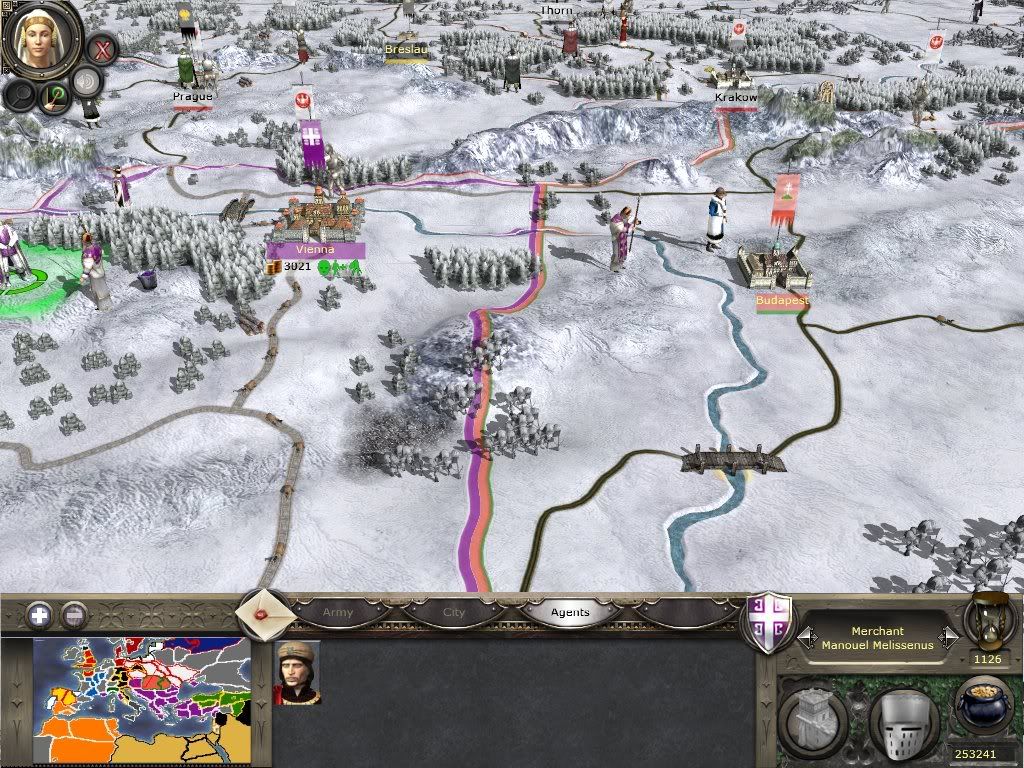Click the magnifying glass locate button
This screenshot has height=768, width=1024.
pyautogui.click(x=21, y=94)
